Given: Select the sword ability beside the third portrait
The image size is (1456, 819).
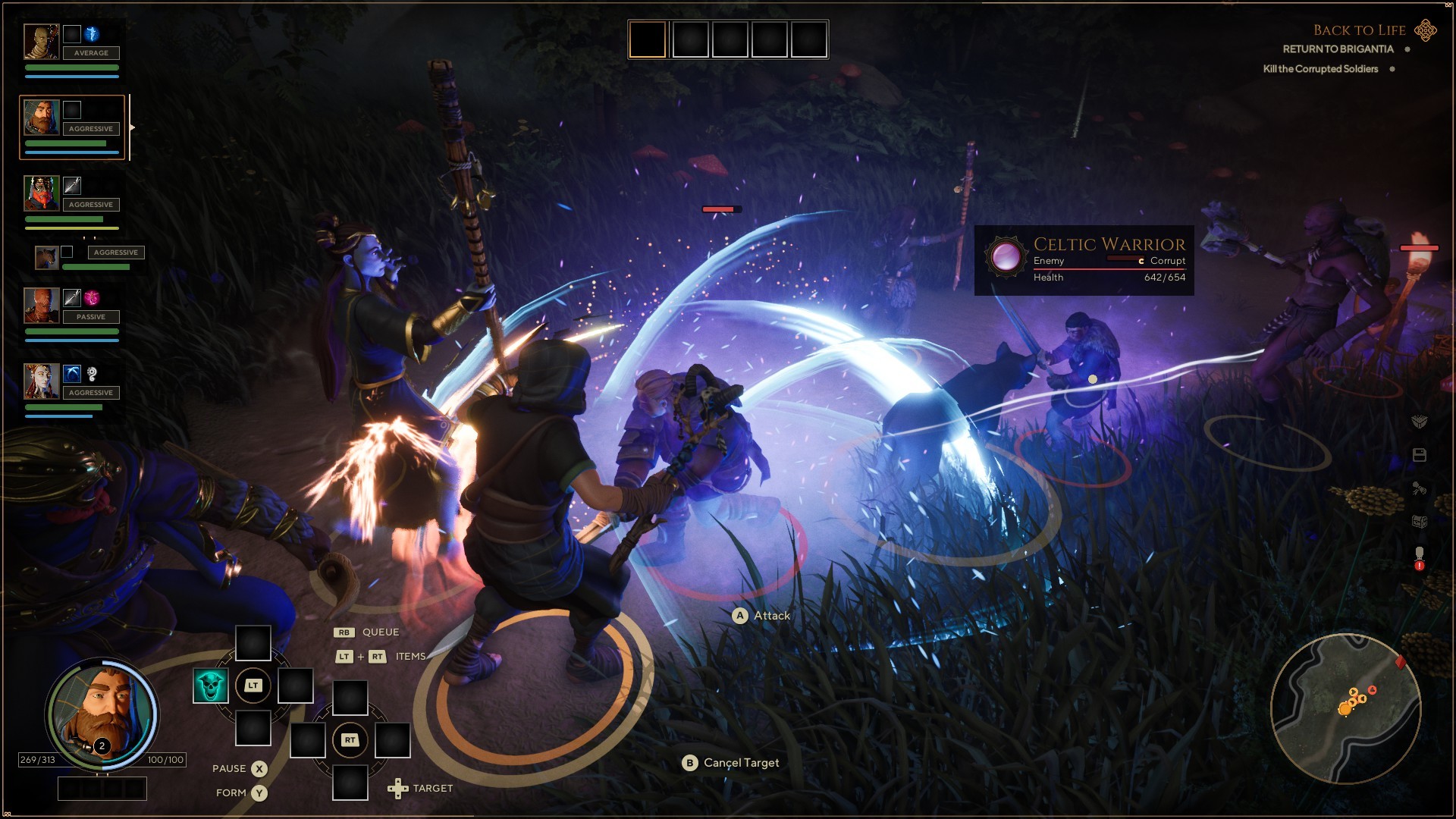Looking at the screenshot, I should tap(73, 186).
